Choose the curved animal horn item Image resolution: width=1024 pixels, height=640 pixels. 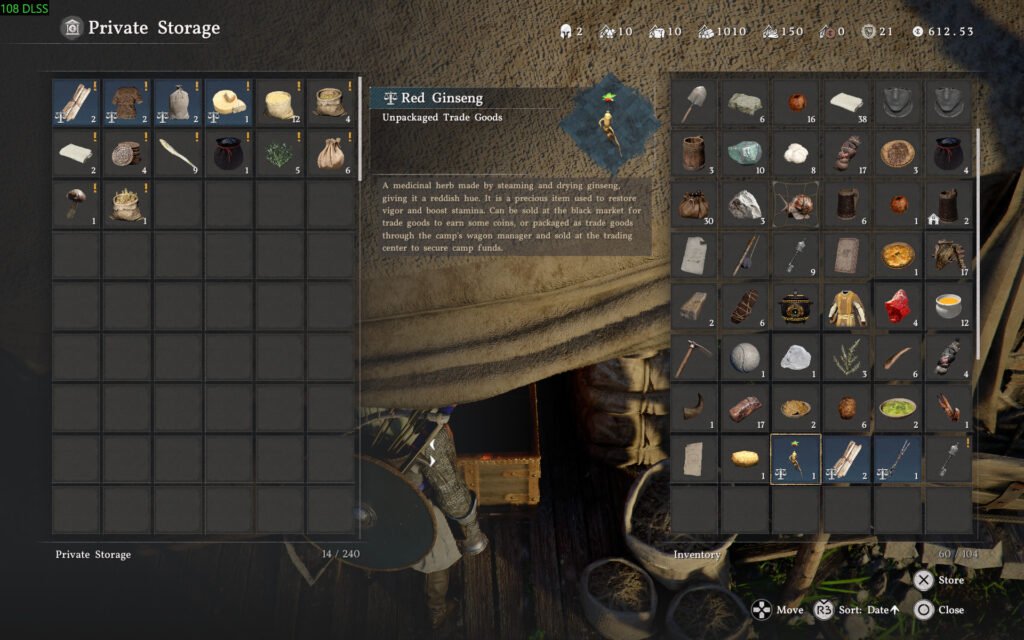694,408
